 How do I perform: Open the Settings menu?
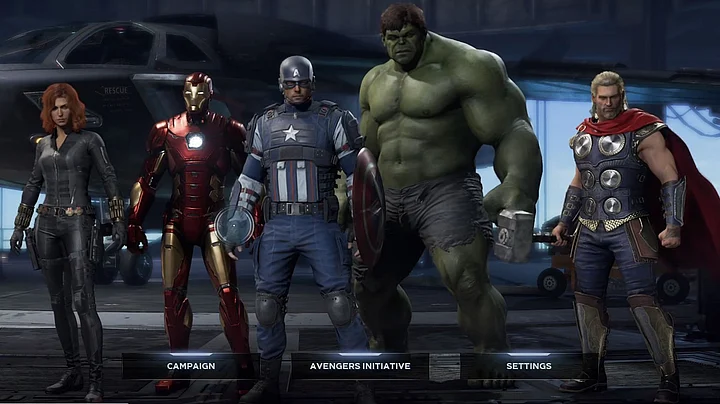528,366
